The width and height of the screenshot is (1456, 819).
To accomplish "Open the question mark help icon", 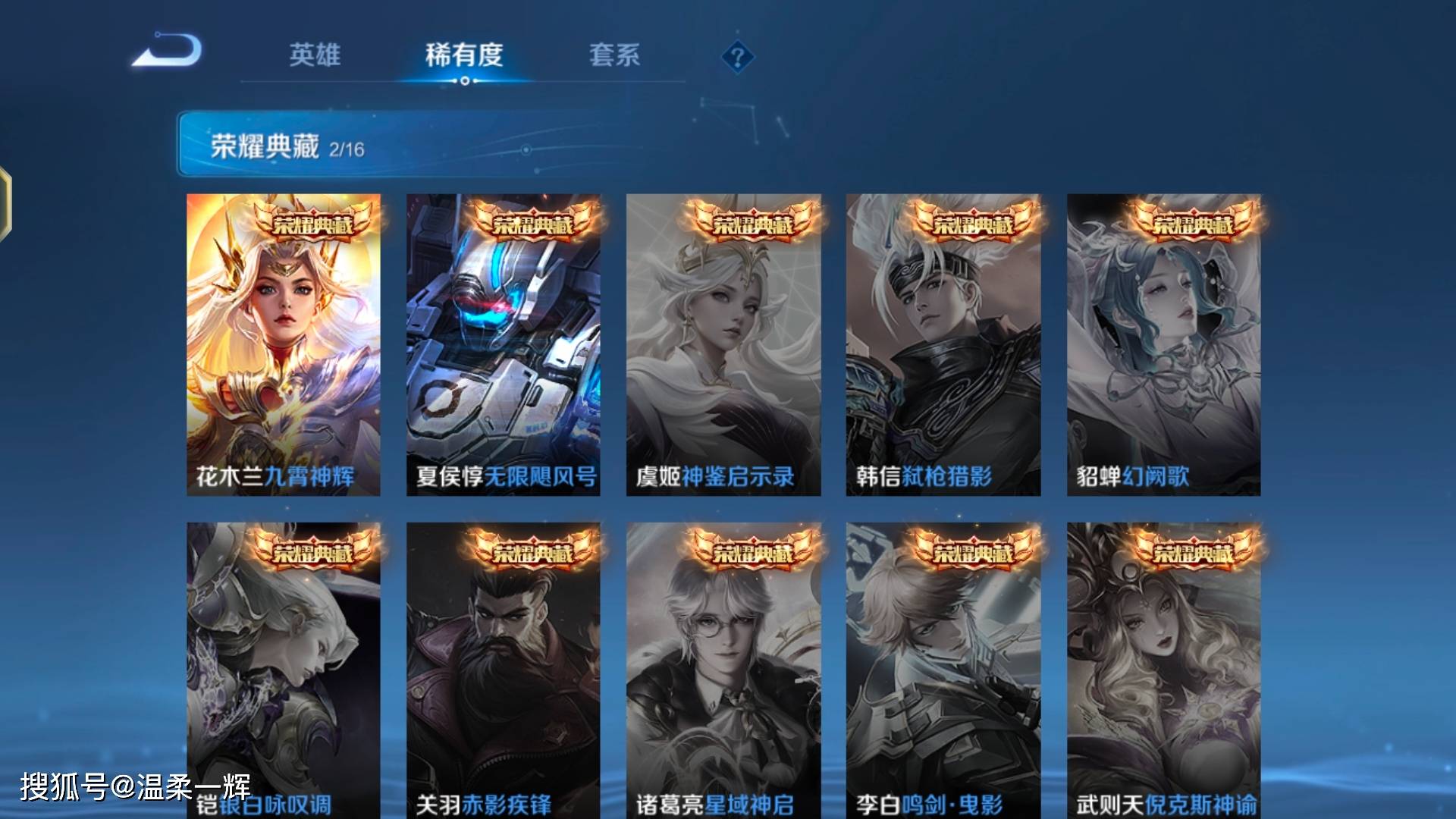I will click(x=737, y=57).
